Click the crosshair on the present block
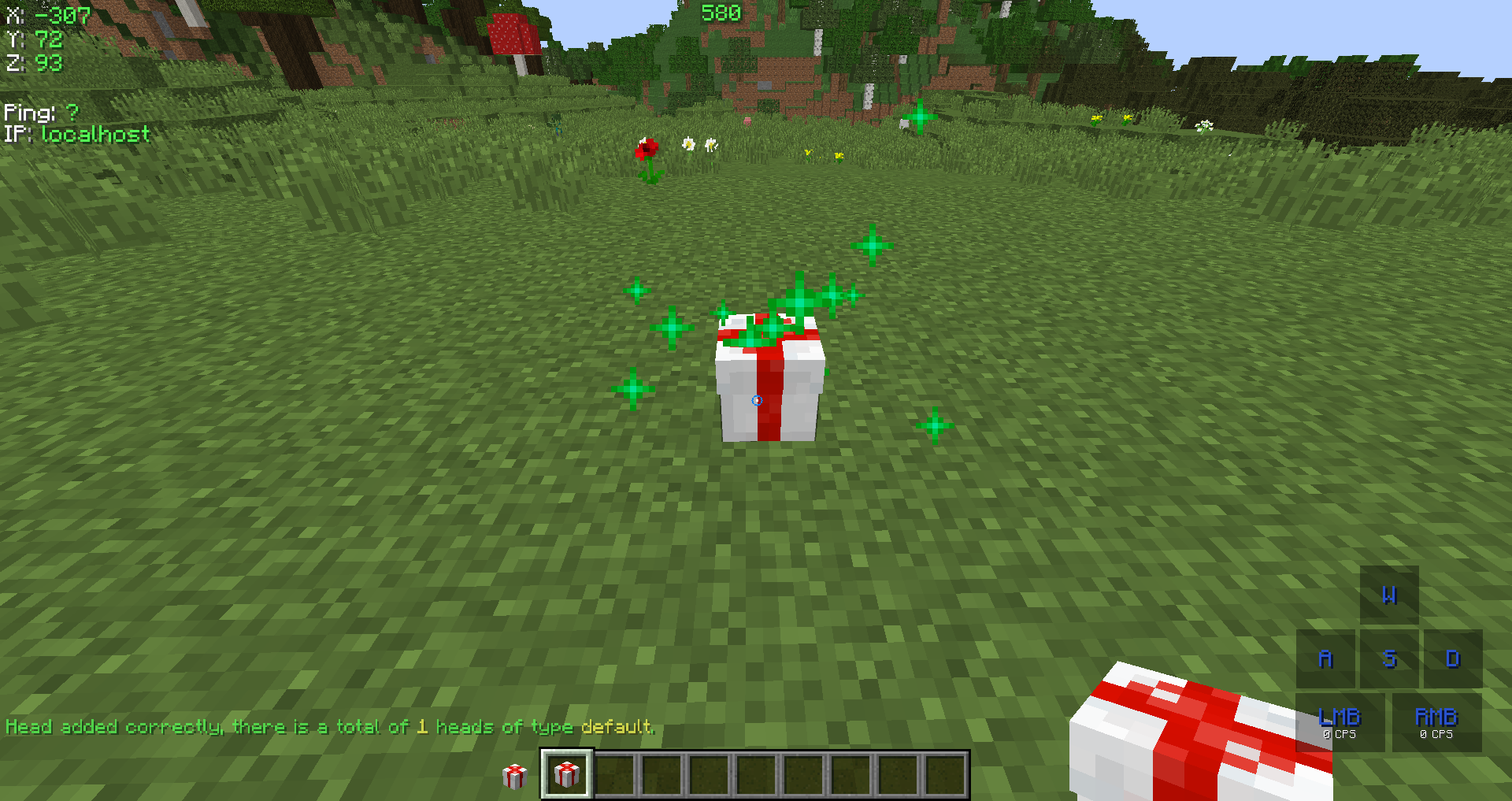1512x801 pixels. 758,401
